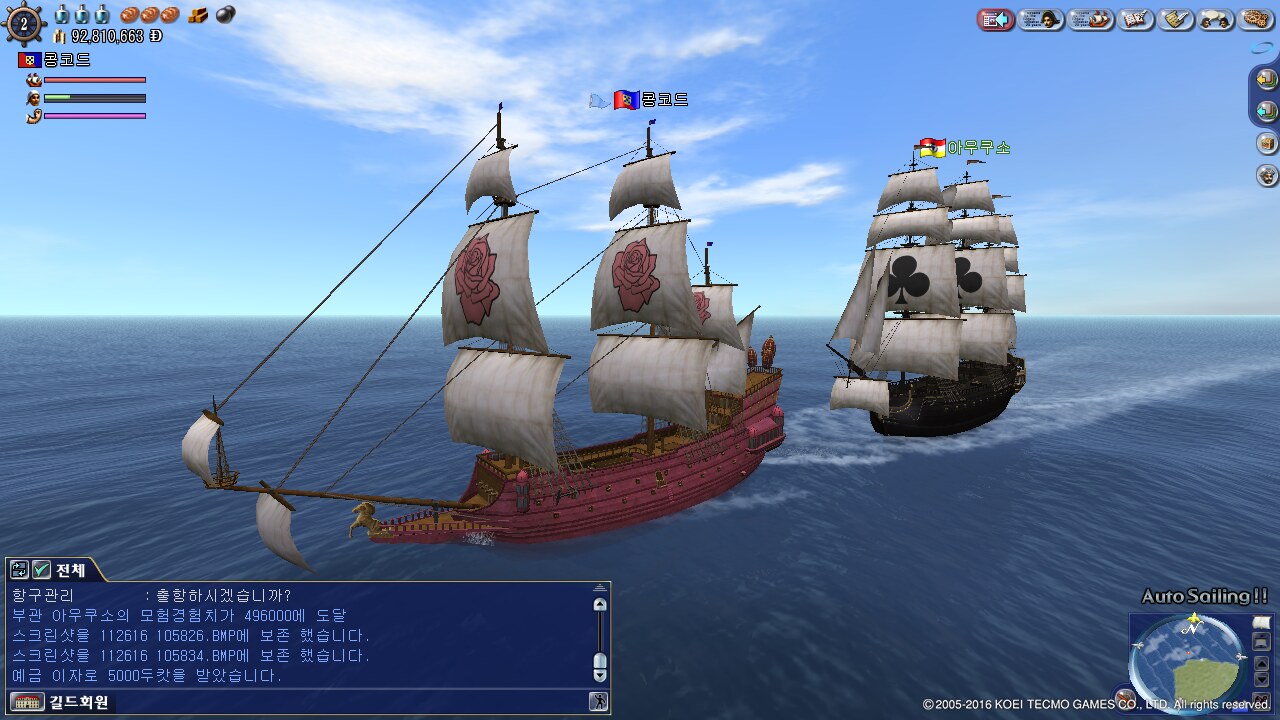Open the cargo crate side button
Screen dimensions: 1280x720
(1267, 143)
